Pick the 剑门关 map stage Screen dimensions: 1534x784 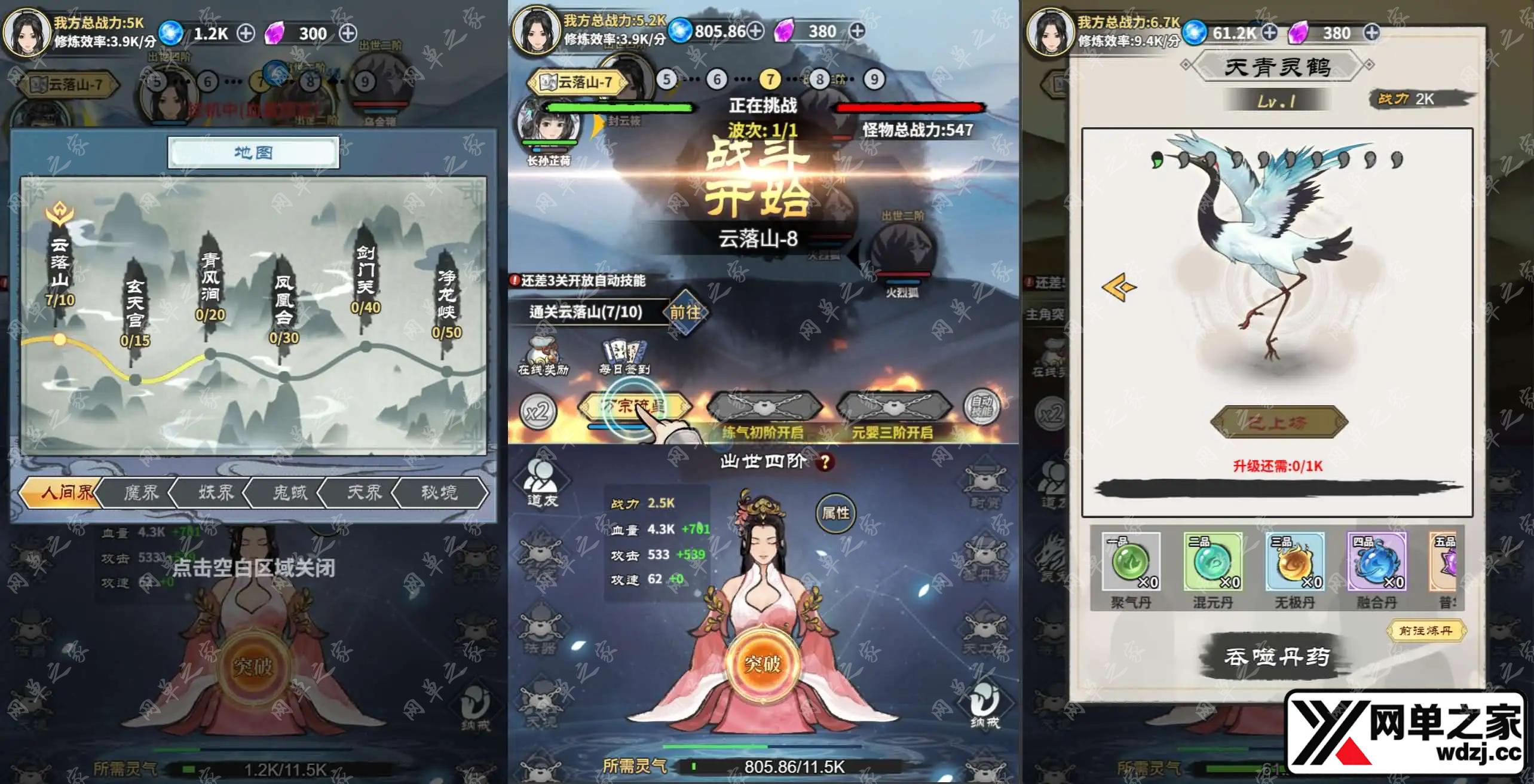365,277
